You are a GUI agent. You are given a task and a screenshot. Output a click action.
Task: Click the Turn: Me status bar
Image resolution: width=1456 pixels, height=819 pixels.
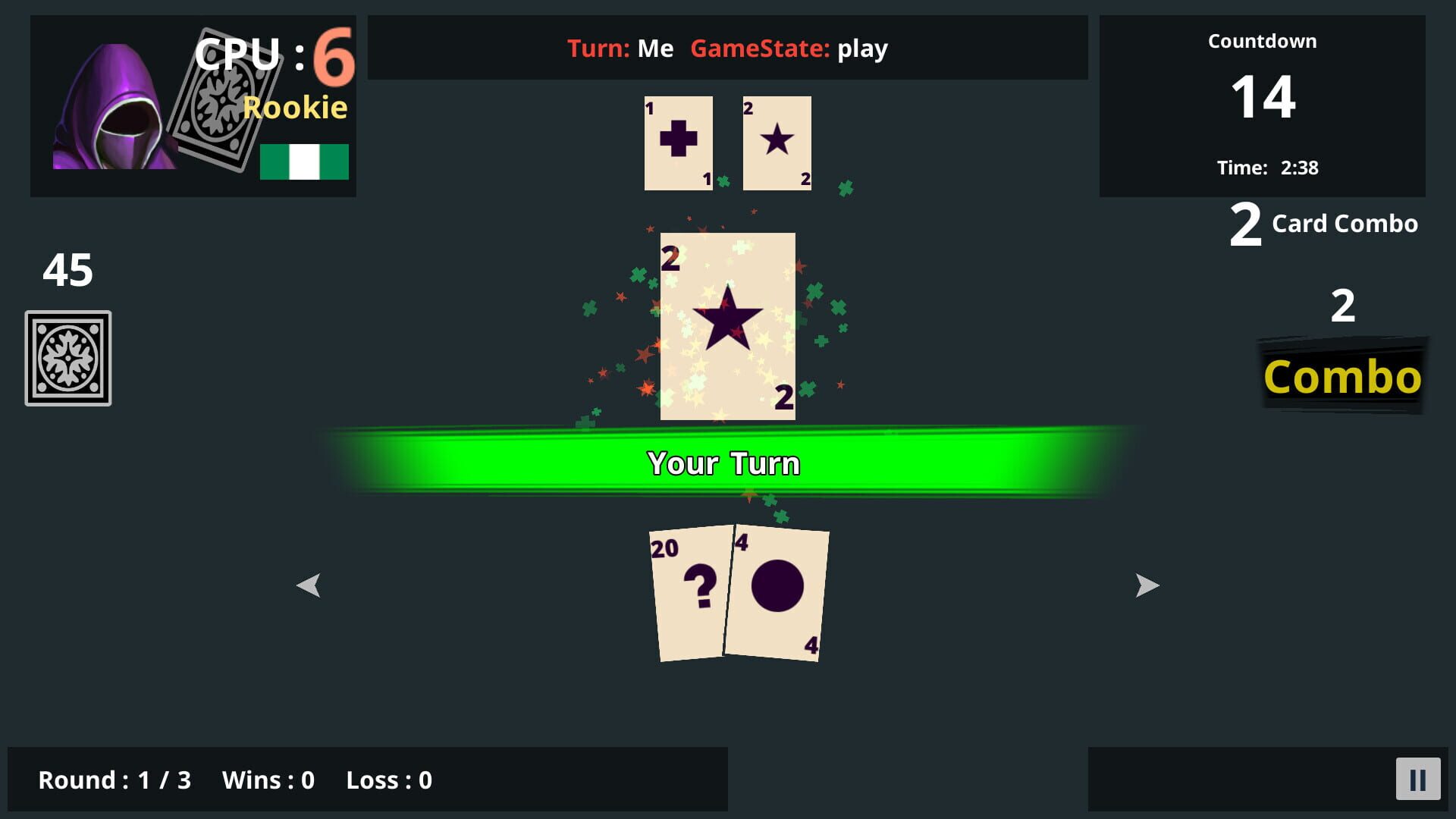(726, 48)
